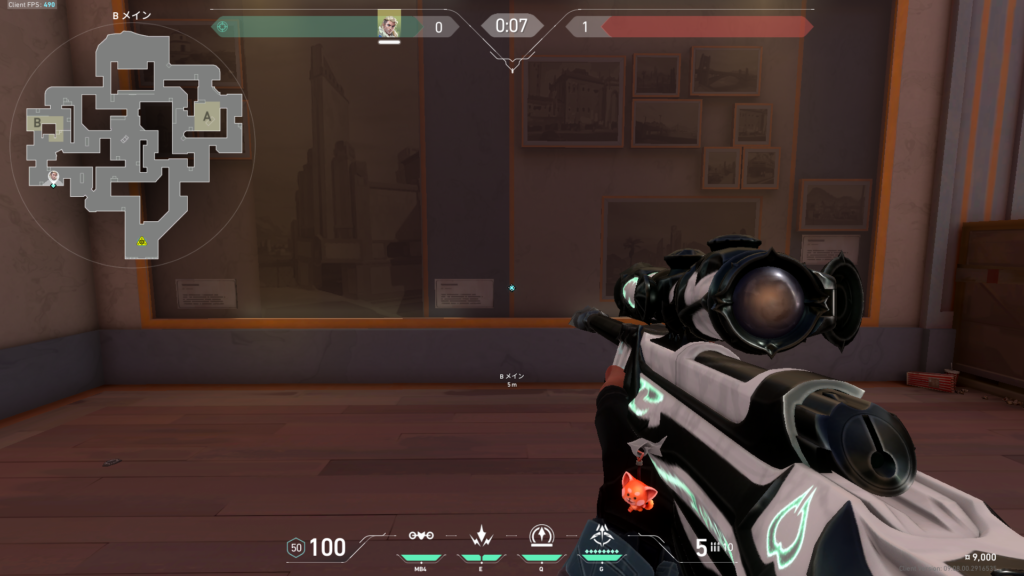The image size is (1024, 576).
Task: Activate the Q ability with the dome icon
Action: click(x=542, y=535)
